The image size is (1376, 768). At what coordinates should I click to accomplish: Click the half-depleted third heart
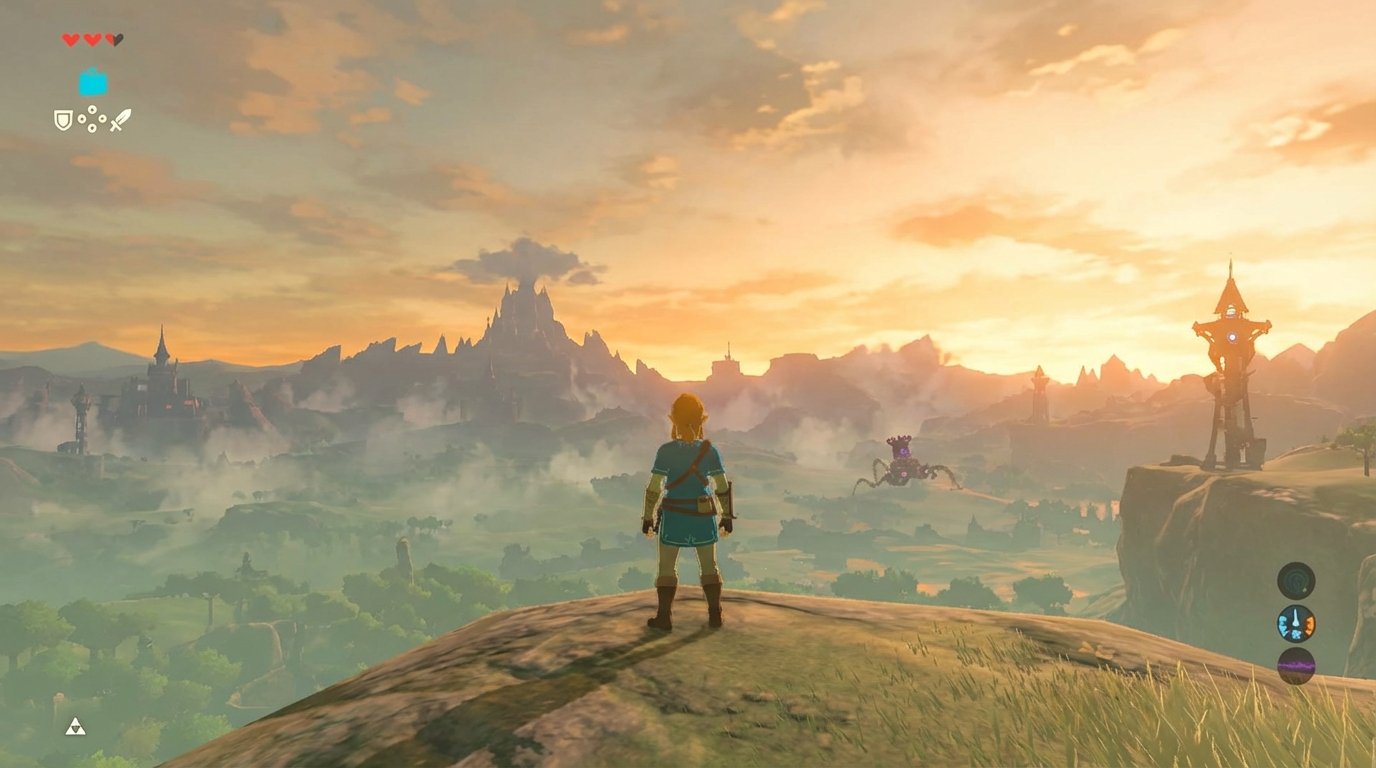point(113,40)
